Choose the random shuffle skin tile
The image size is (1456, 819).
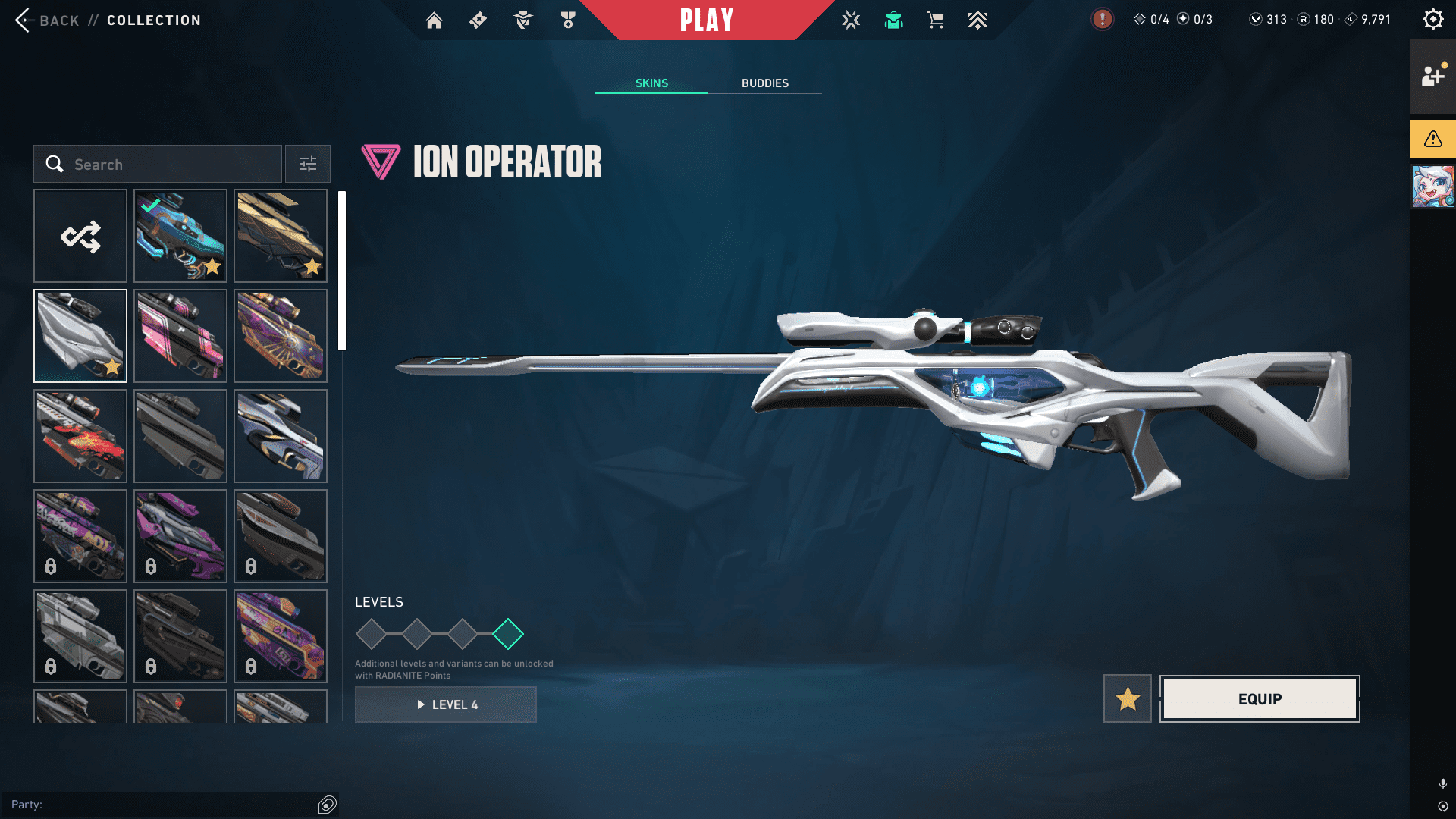coord(80,237)
